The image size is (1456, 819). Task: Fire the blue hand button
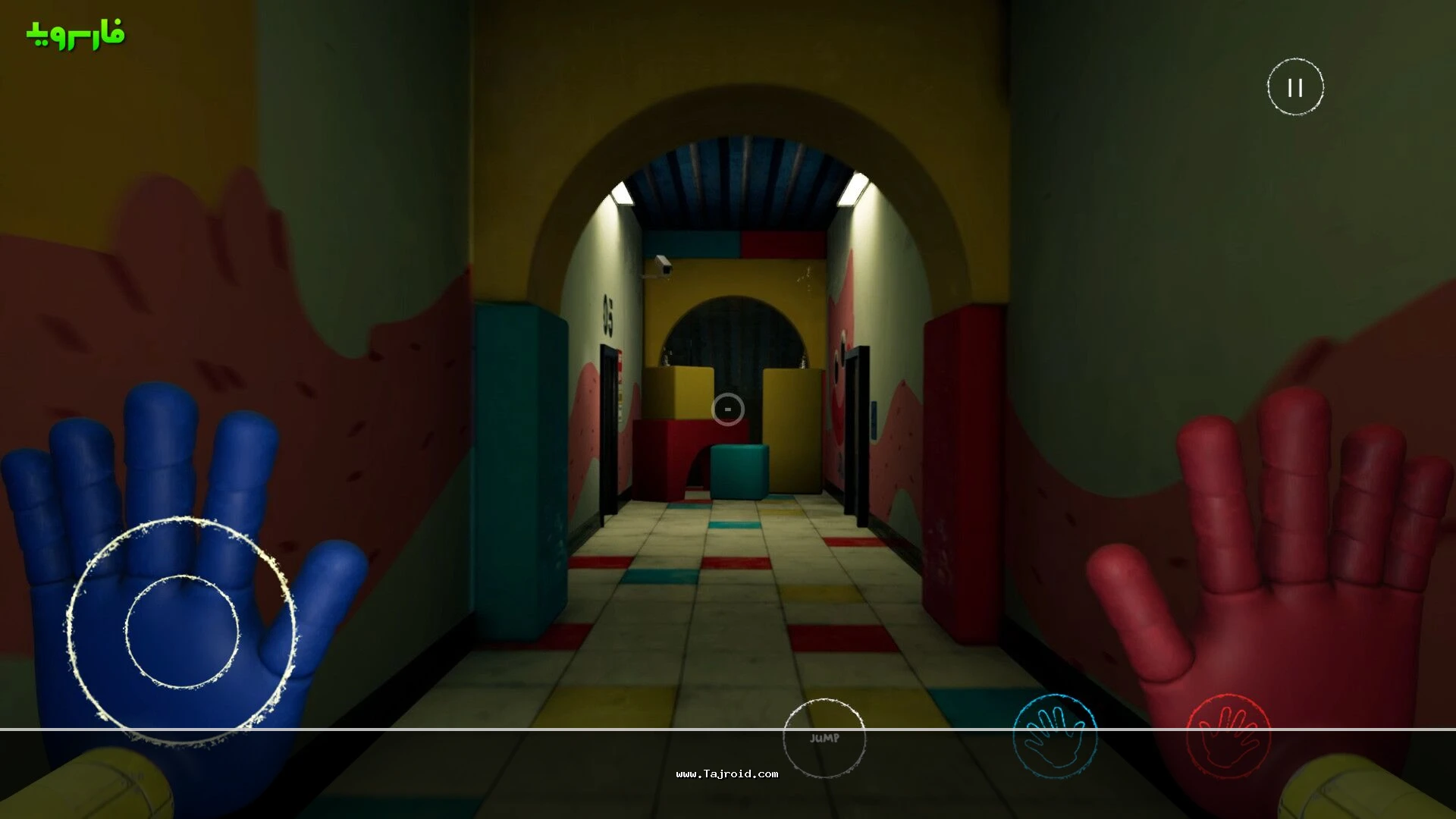1055,736
